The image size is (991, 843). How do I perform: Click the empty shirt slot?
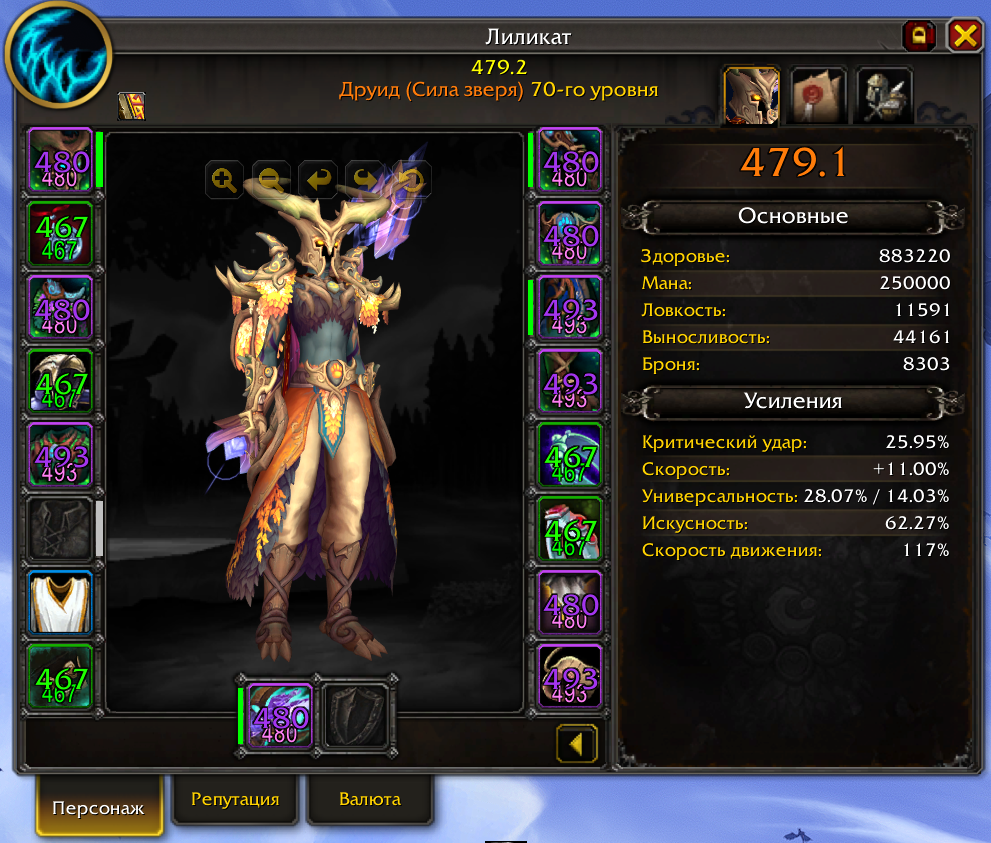(x=60, y=528)
